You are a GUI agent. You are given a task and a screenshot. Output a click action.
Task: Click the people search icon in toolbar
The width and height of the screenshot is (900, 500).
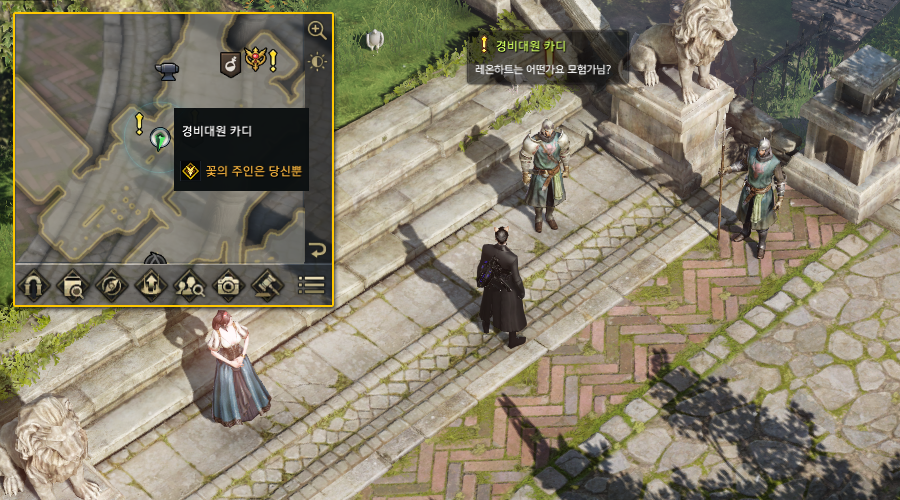(x=189, y=285)
